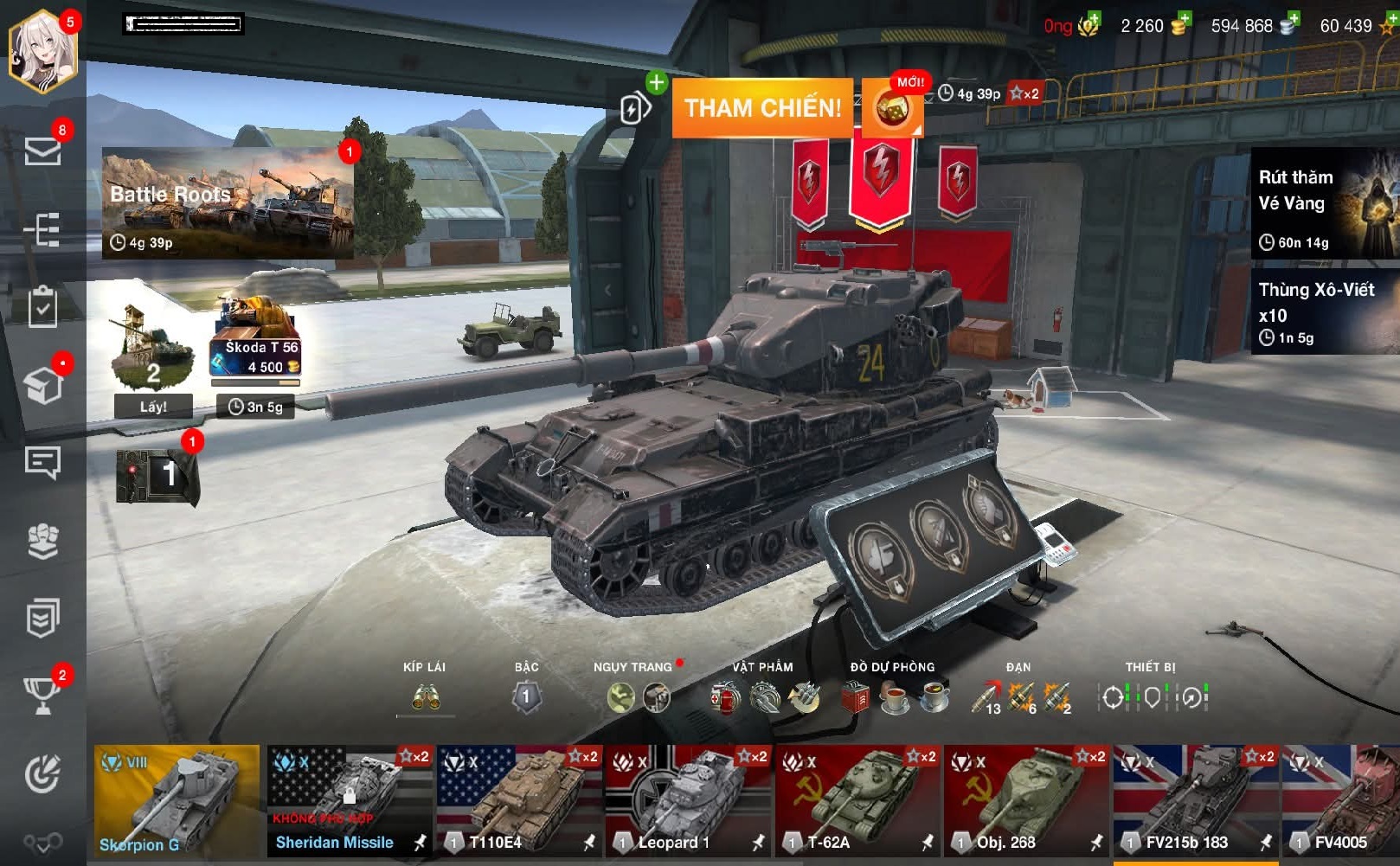Choose the Obj. 268 tank card

tap(1025, 800)
